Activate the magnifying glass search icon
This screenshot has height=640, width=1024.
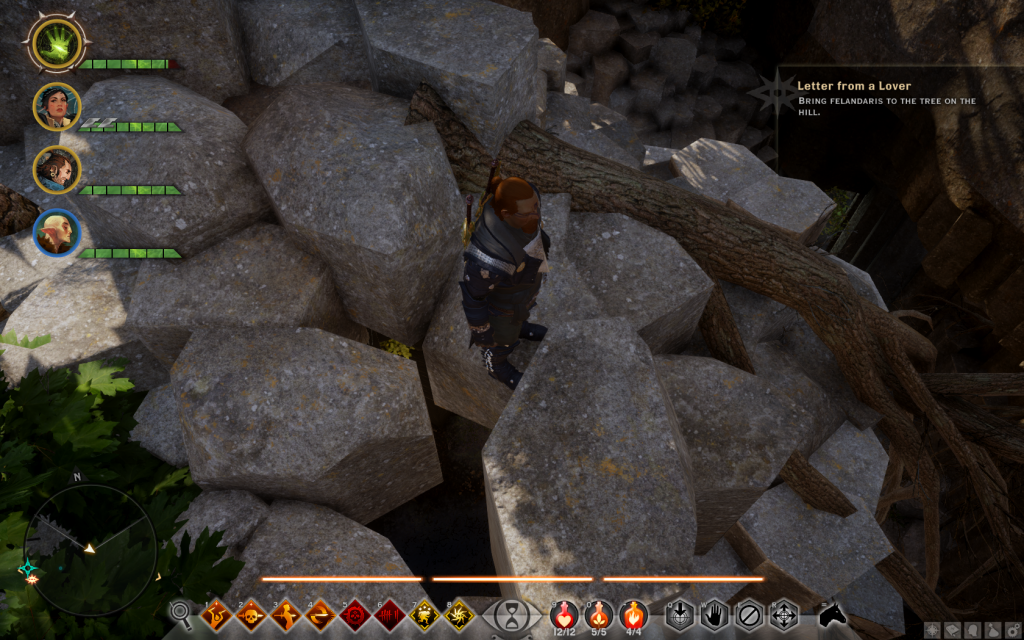point(181,613)
